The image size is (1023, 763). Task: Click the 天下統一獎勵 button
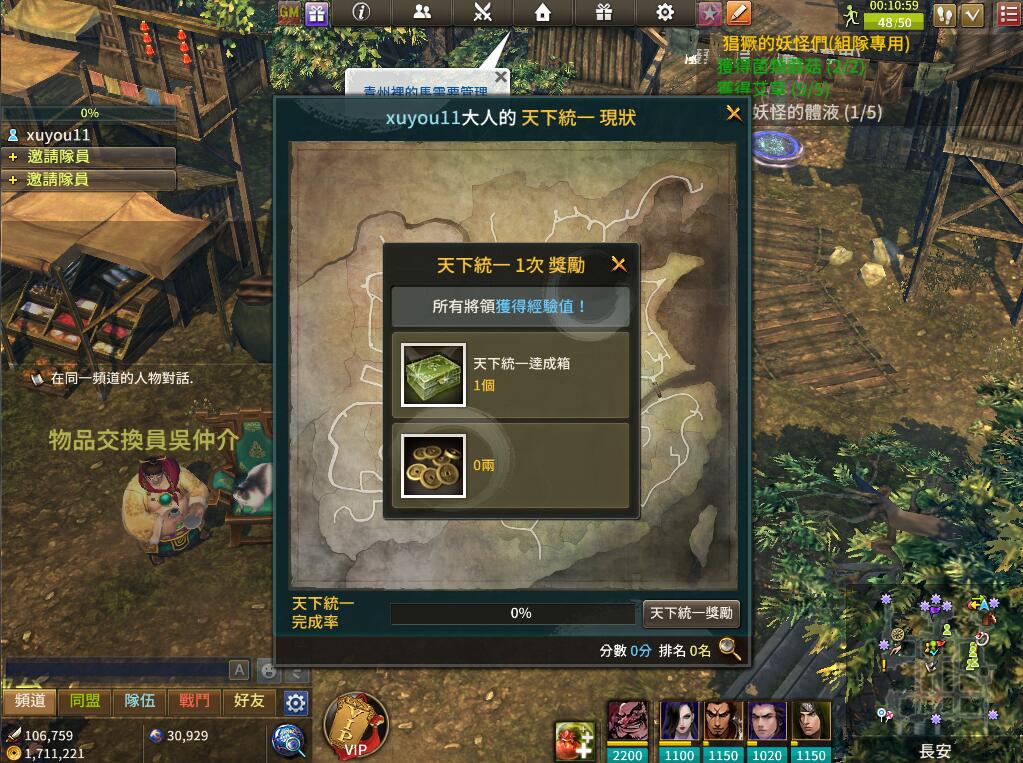[x=691, y=613]
